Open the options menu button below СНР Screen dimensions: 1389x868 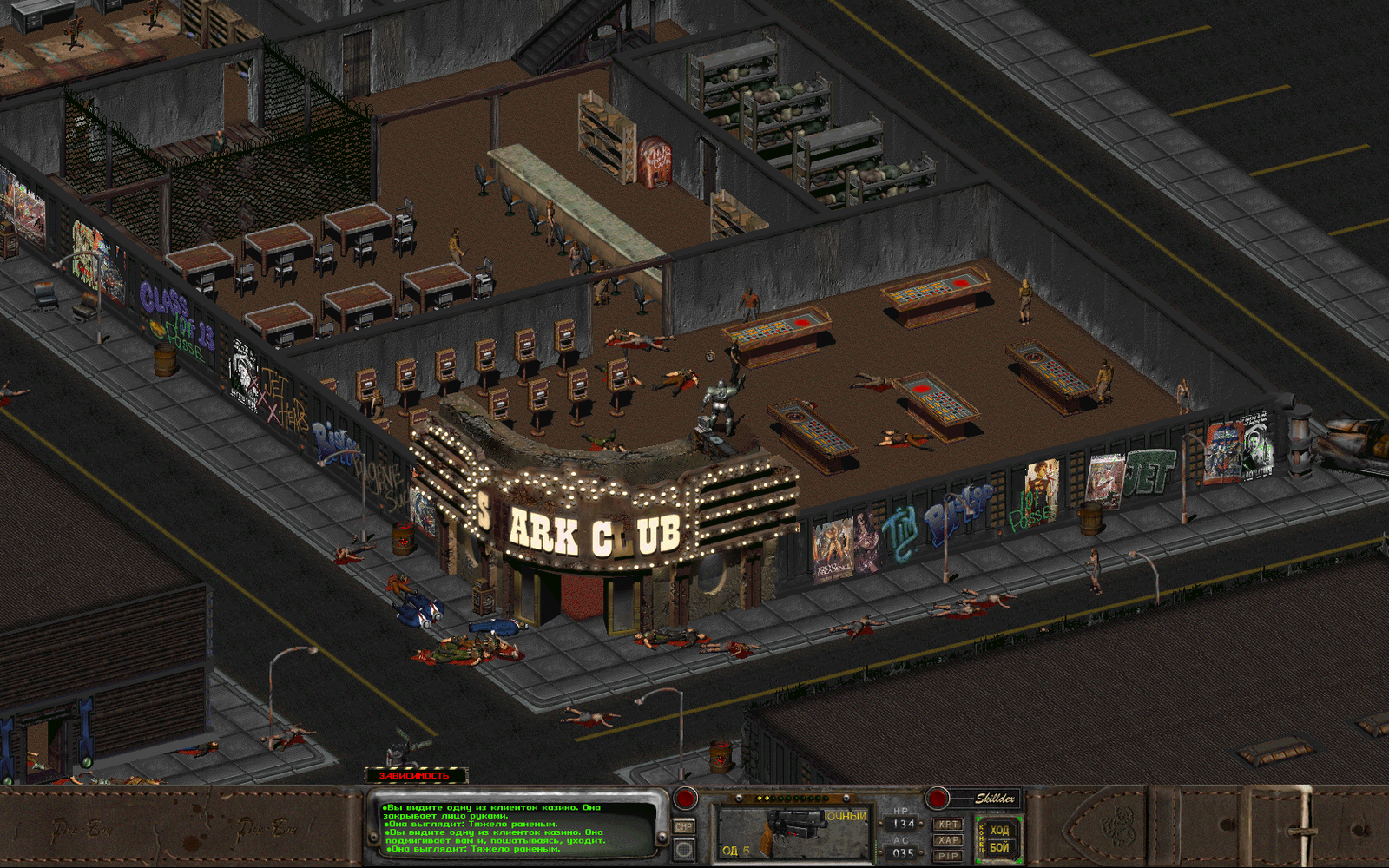click(x=684, y=847)
